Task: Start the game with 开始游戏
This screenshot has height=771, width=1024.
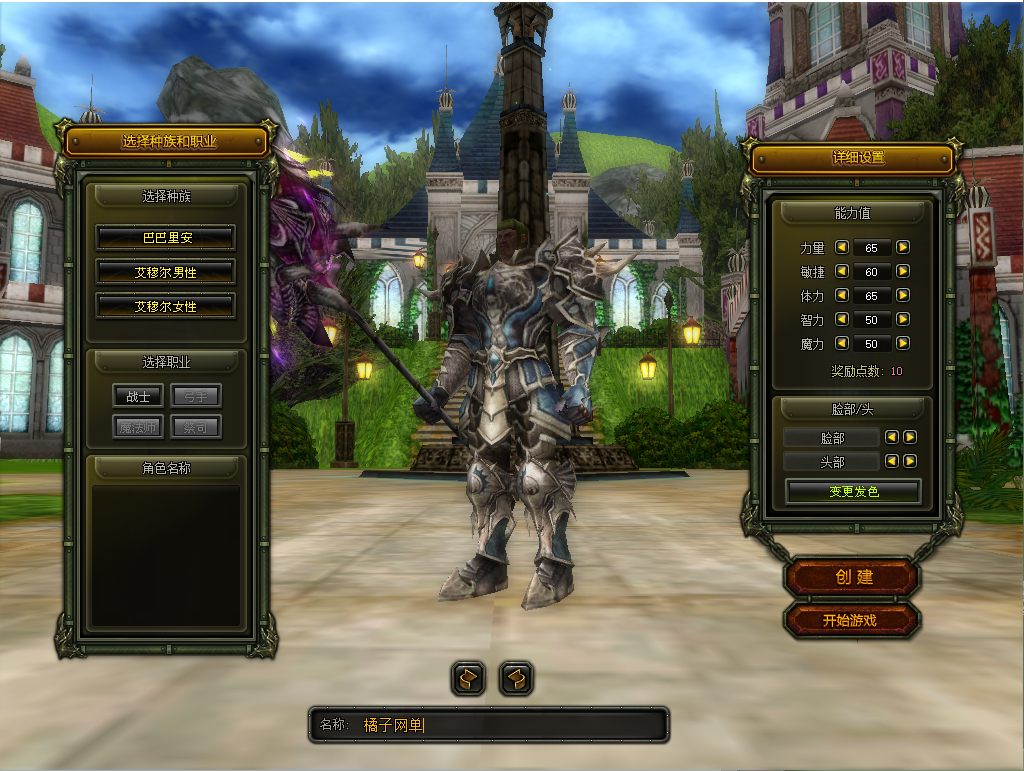Action: coord(850,620)
